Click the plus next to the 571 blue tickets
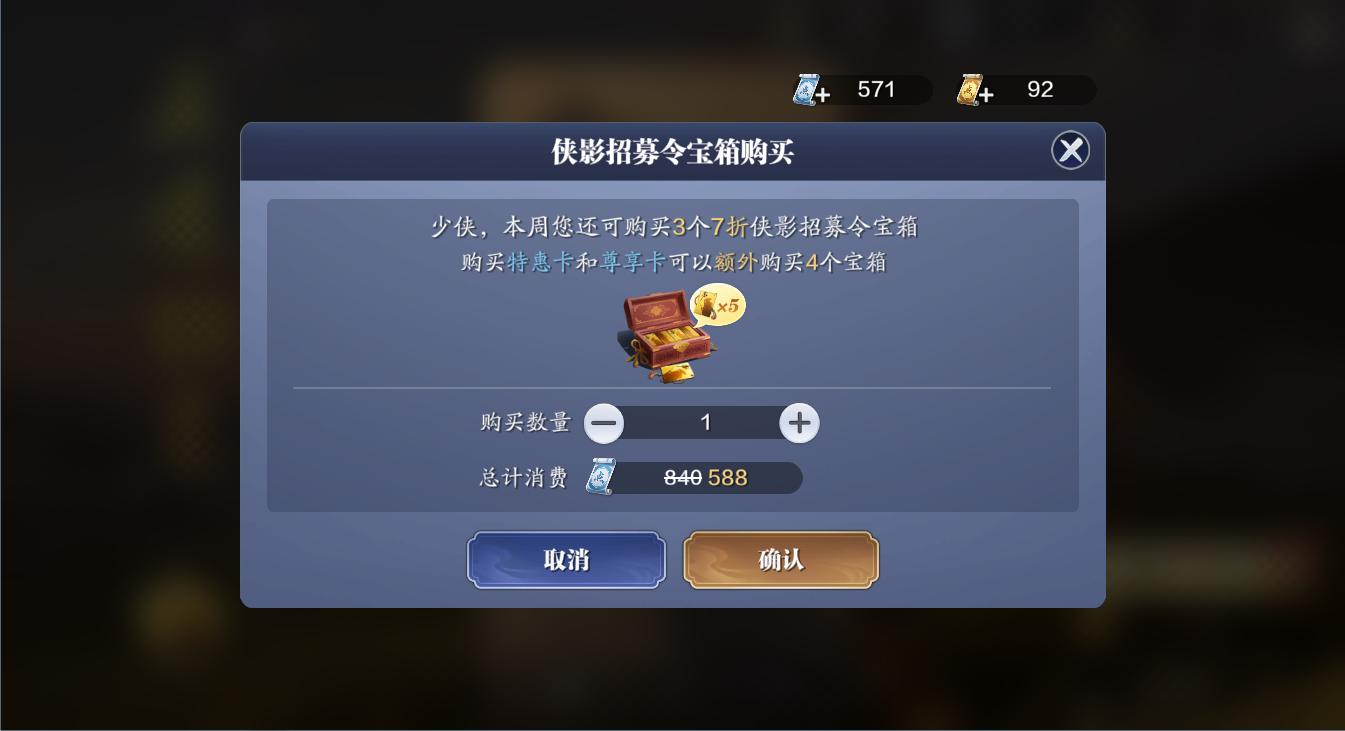The height and width of the screenshot is (731, 1345). pyautogui.click(x=823, y=92)
